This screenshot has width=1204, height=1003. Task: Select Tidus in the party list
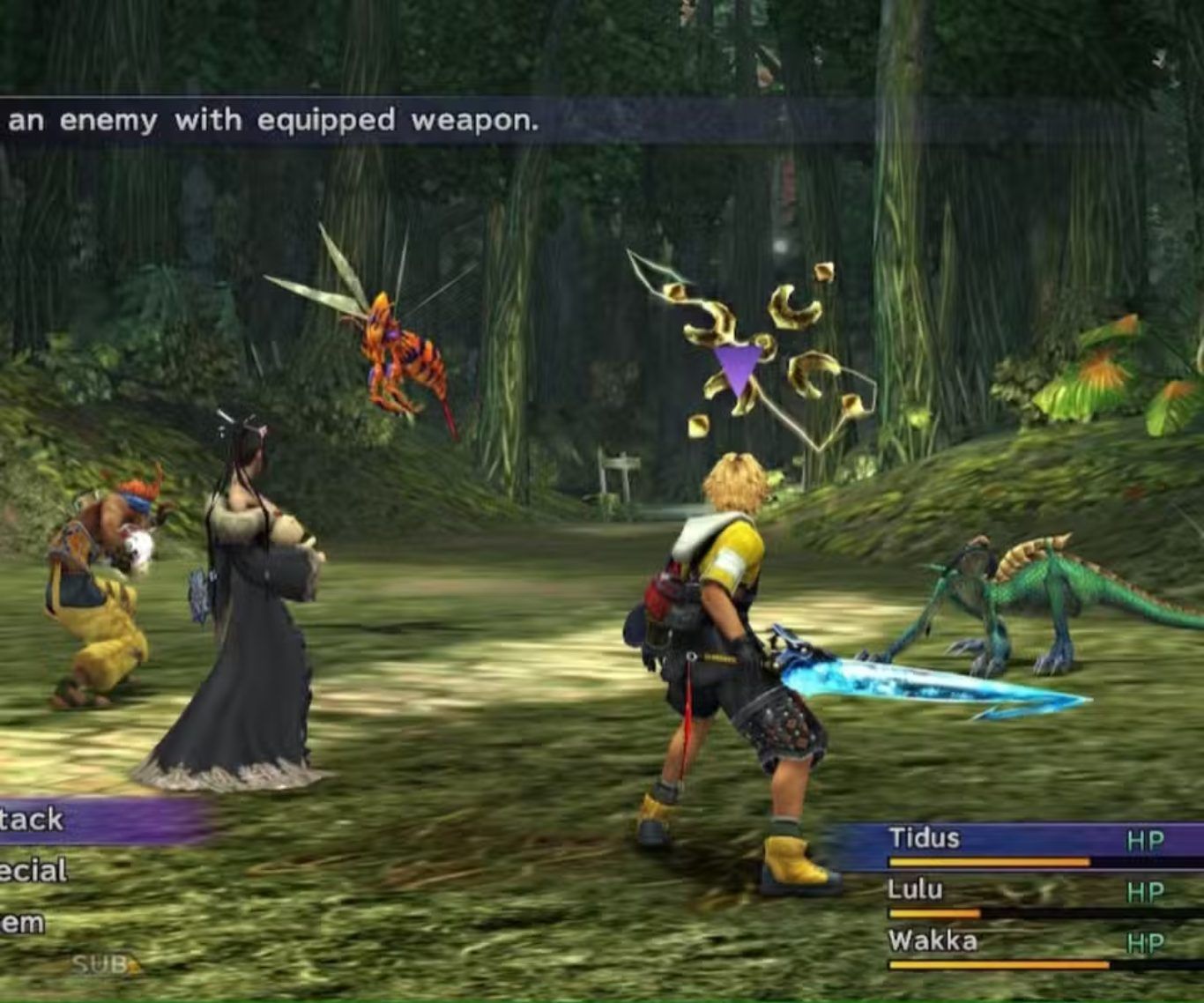point(924,837)
